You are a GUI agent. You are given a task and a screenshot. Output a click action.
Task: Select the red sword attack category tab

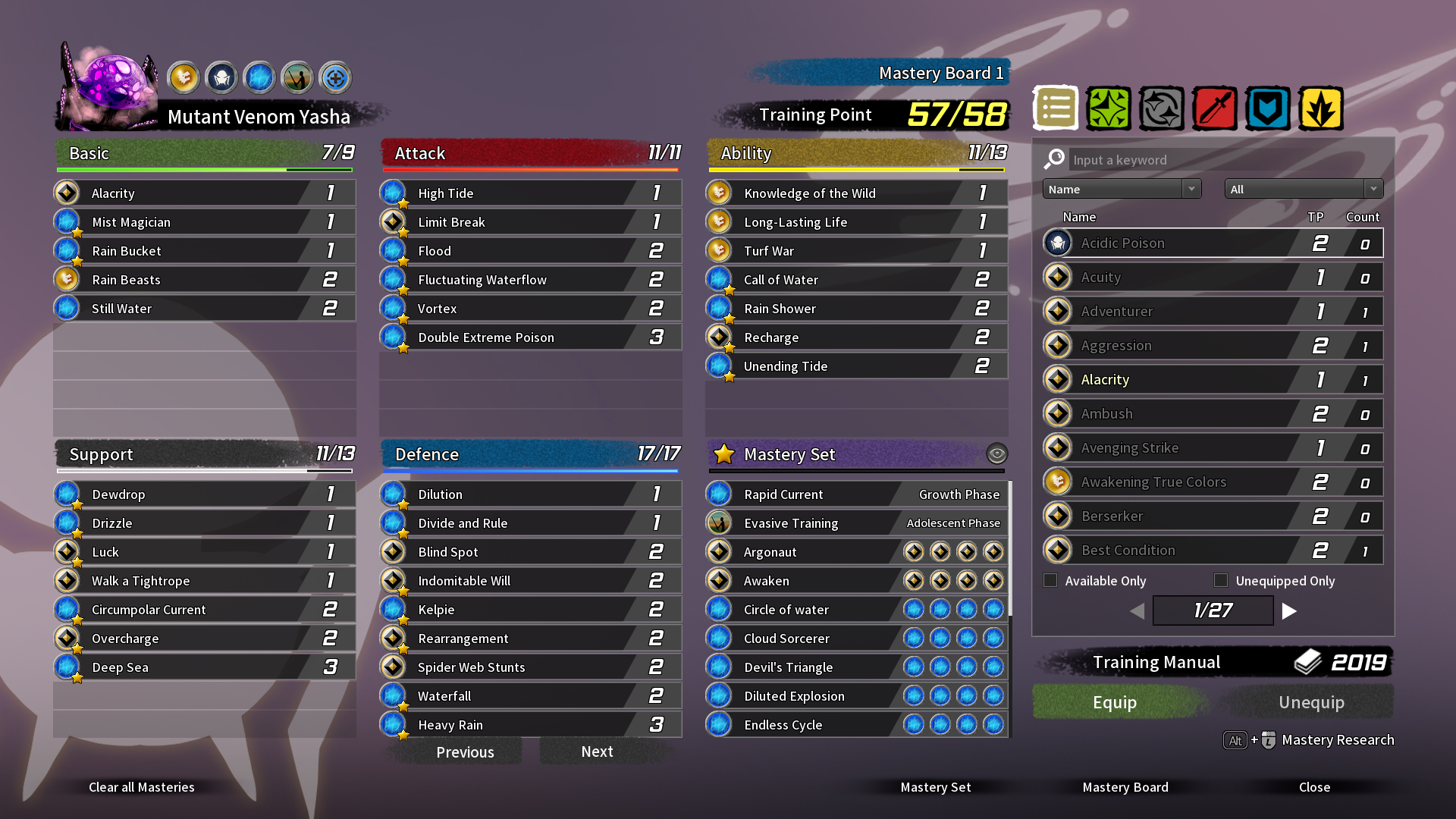pos(1214,108)
